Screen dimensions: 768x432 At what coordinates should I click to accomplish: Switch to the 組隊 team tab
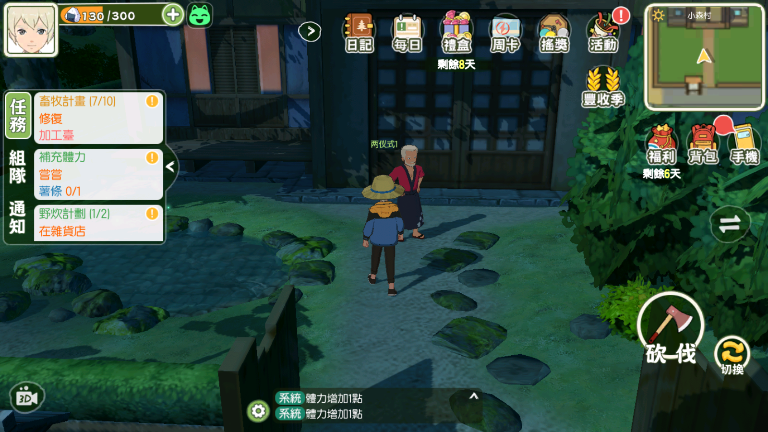point(17,166)
